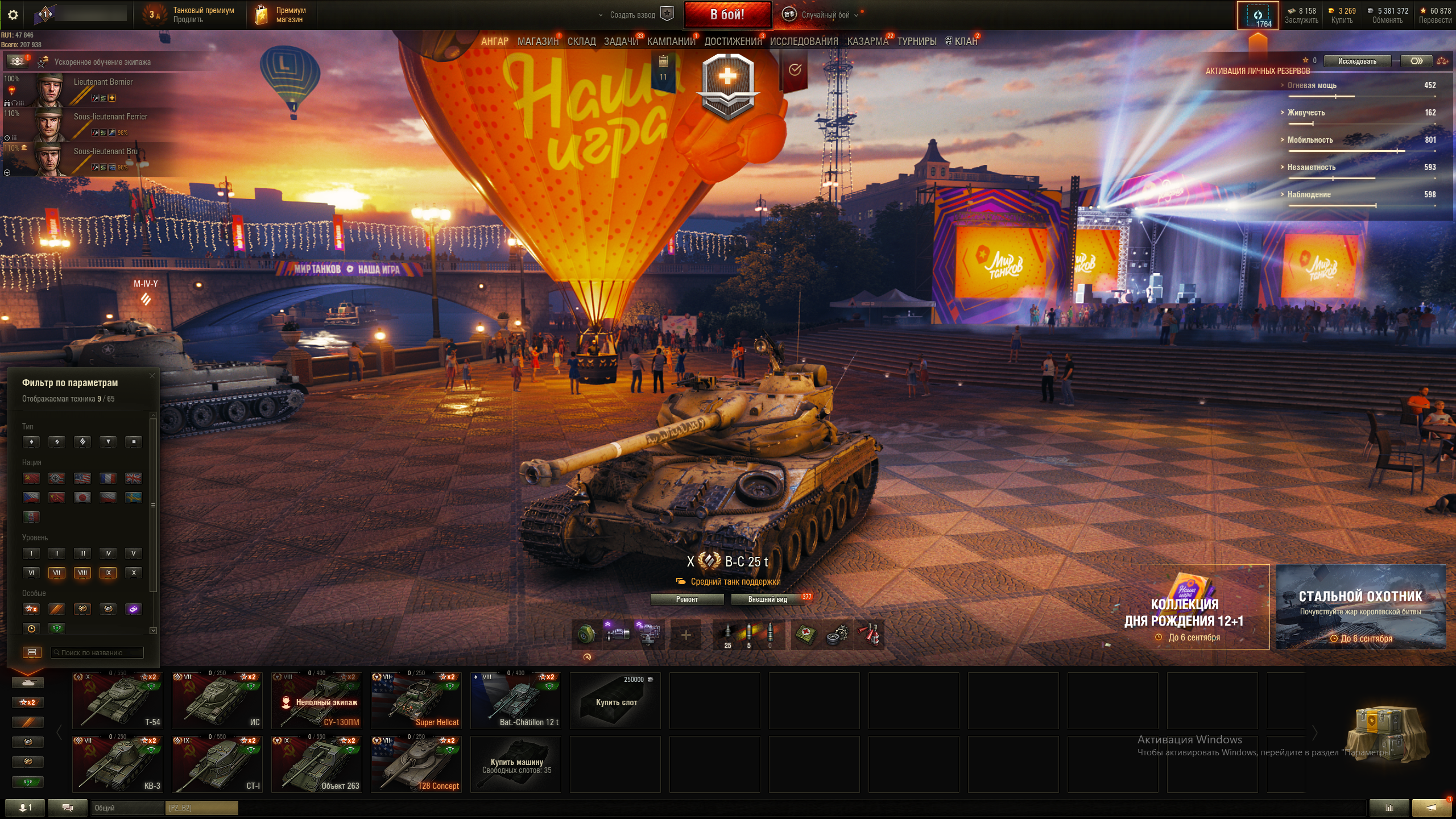The width and height of the screenshot is (1456, 819).
Task: Open the settings gear menu
Action: [x=13, y=15]
